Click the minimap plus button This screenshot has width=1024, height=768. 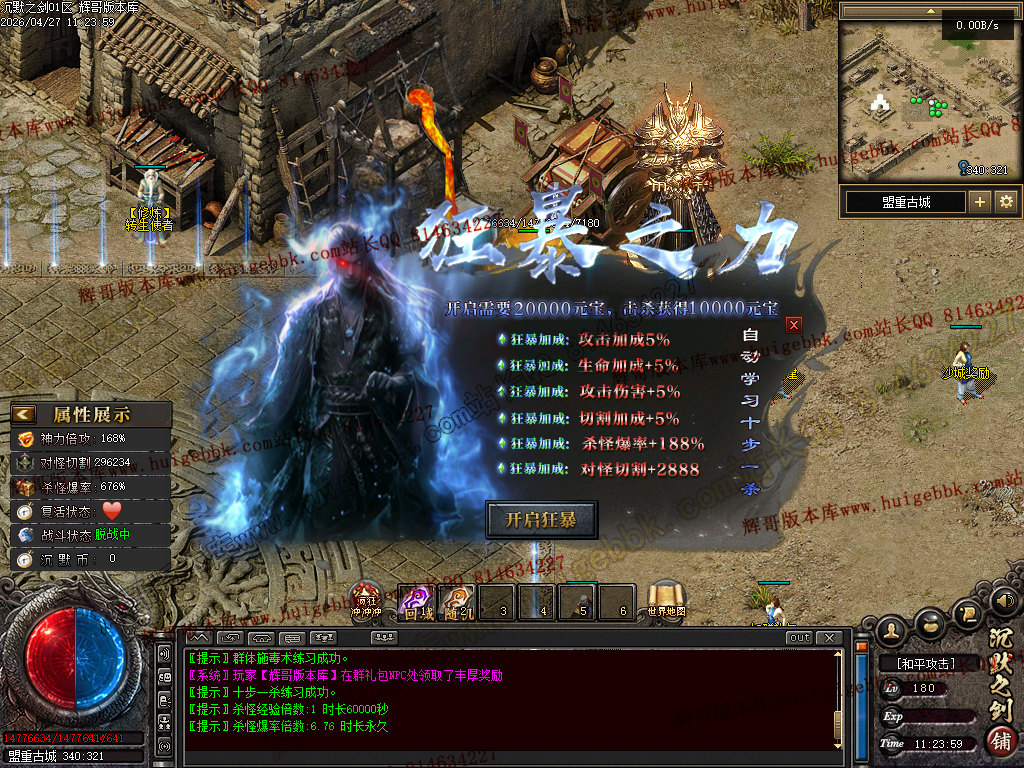click(x=979, y=202)
